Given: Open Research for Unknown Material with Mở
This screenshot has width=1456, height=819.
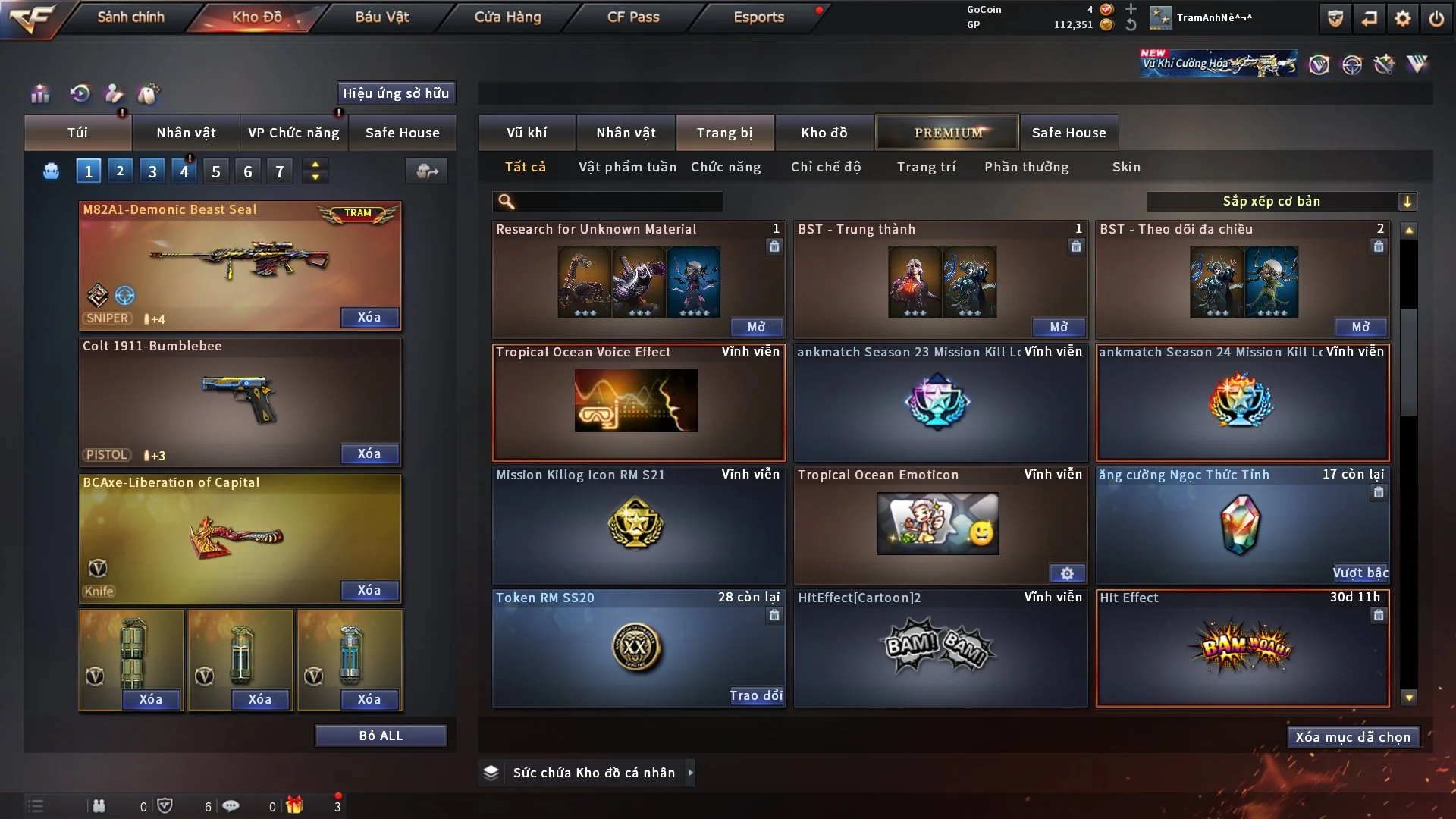Looking at the screenshot, I should (x=756, y=327).
